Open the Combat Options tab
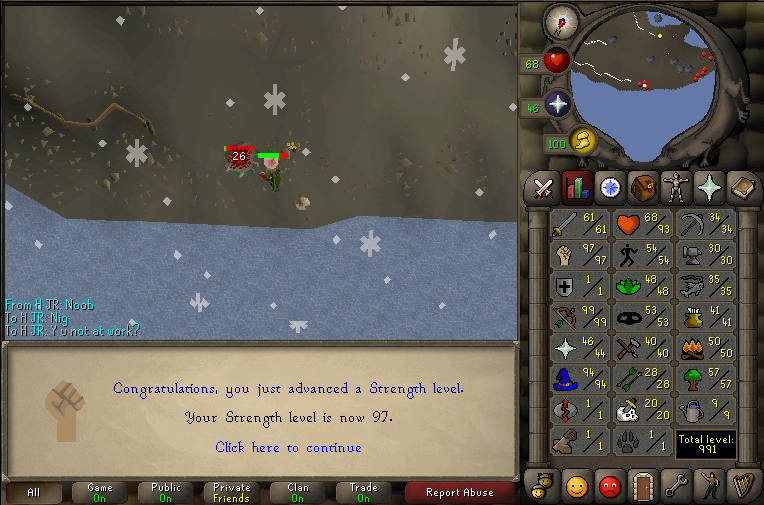Image resolution: width=764 pixels, height=505 pixels. click(x=543, y=187)
